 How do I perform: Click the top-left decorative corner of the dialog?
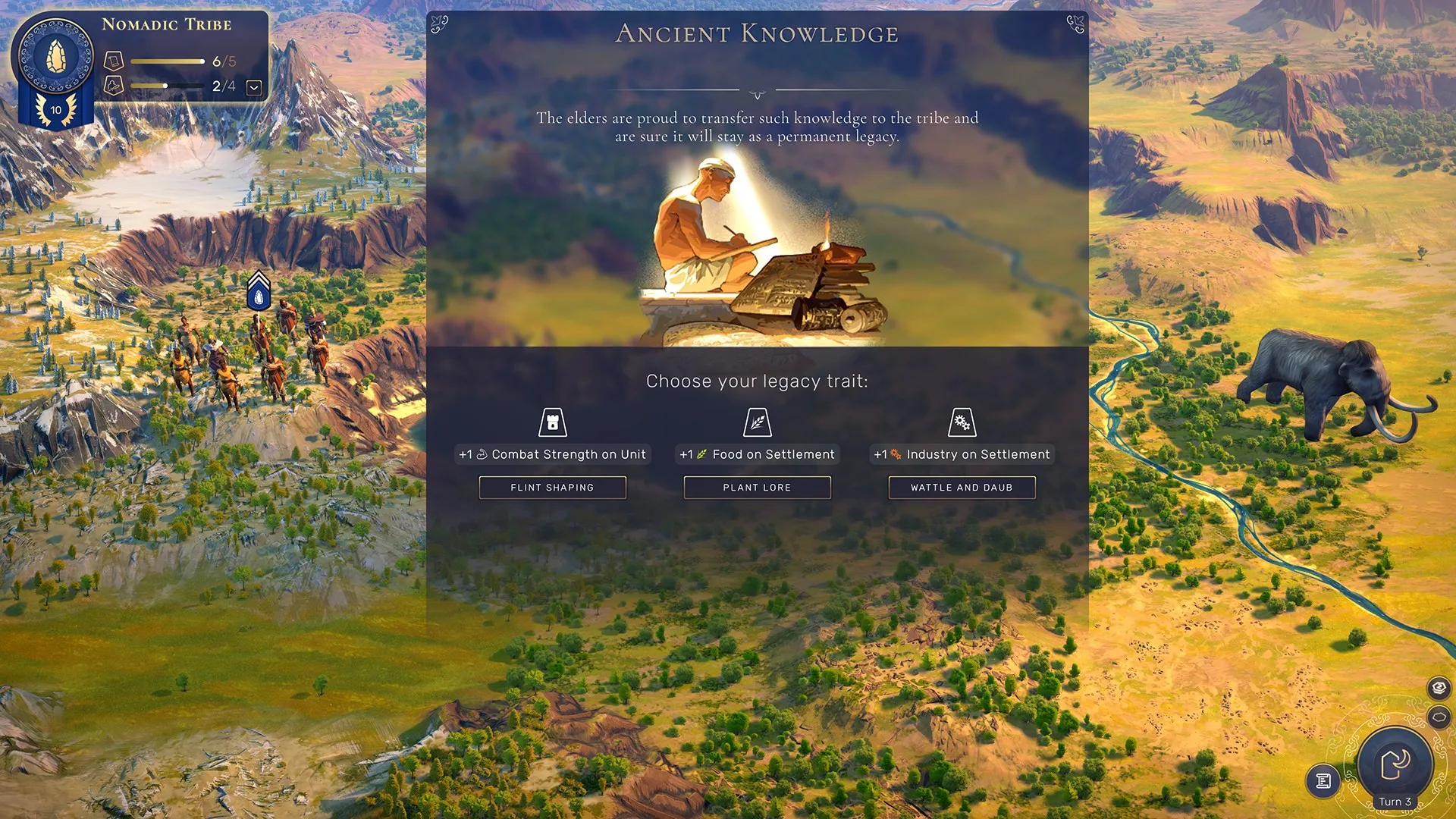tap(441, 23)
